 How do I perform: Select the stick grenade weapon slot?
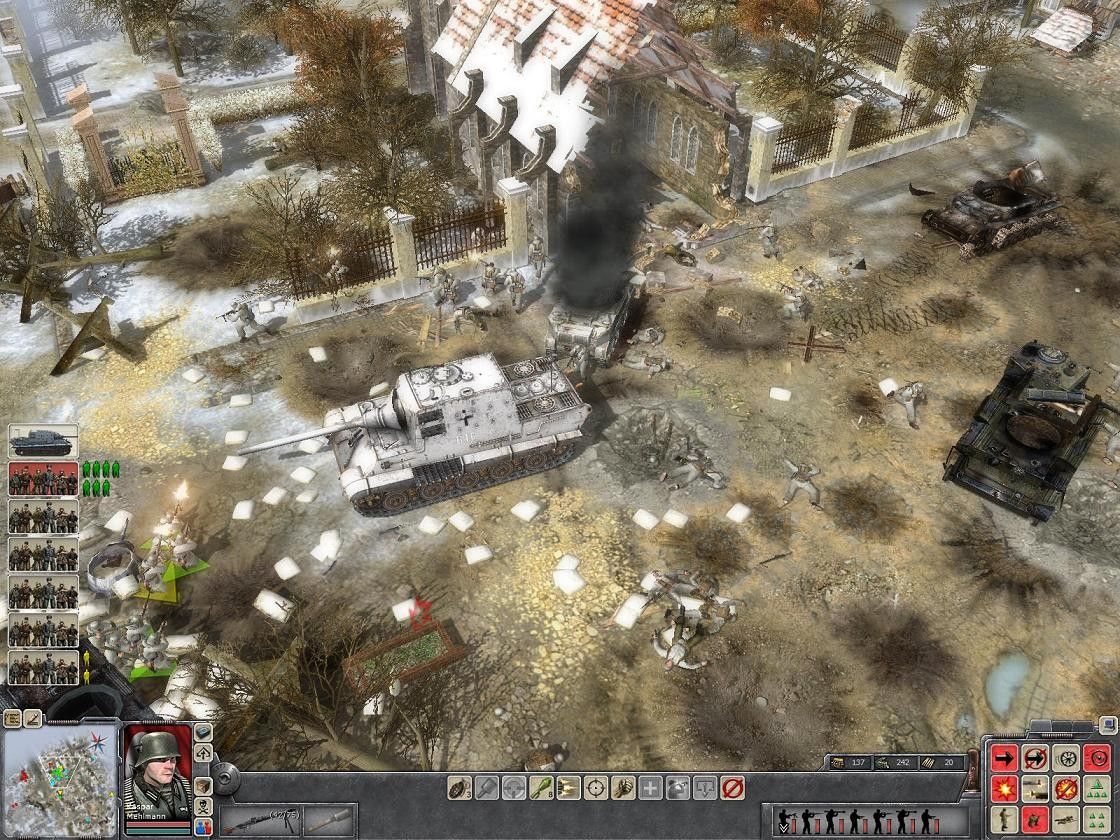[x=332, y=821]
